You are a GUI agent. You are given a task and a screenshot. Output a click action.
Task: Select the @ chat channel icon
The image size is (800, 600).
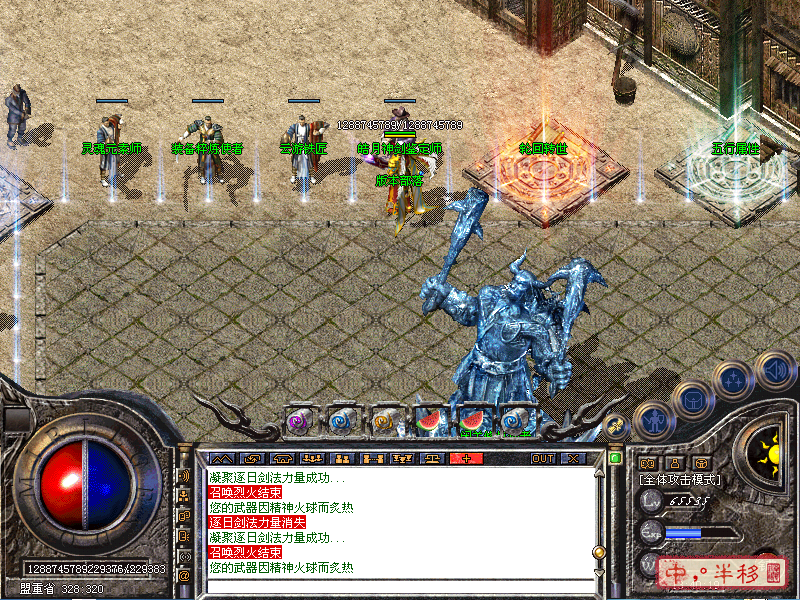[184, 576]
